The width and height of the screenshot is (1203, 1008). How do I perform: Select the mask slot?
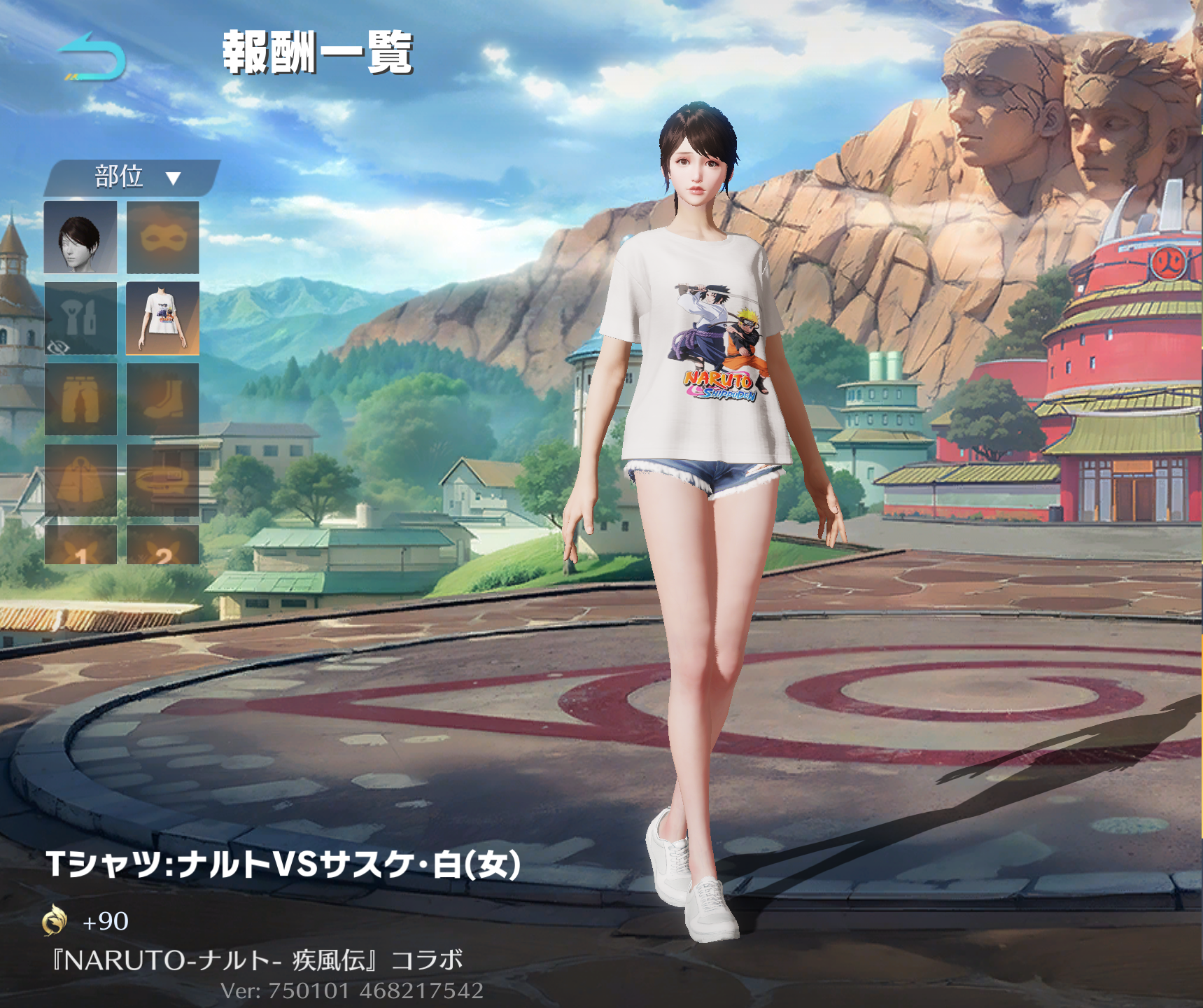[x=162, y=237]
